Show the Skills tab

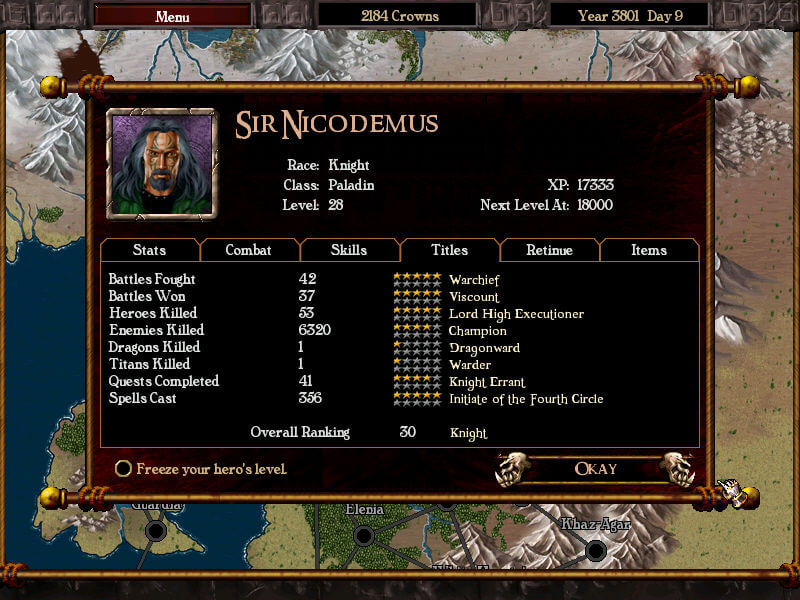[x=349, y=250]
